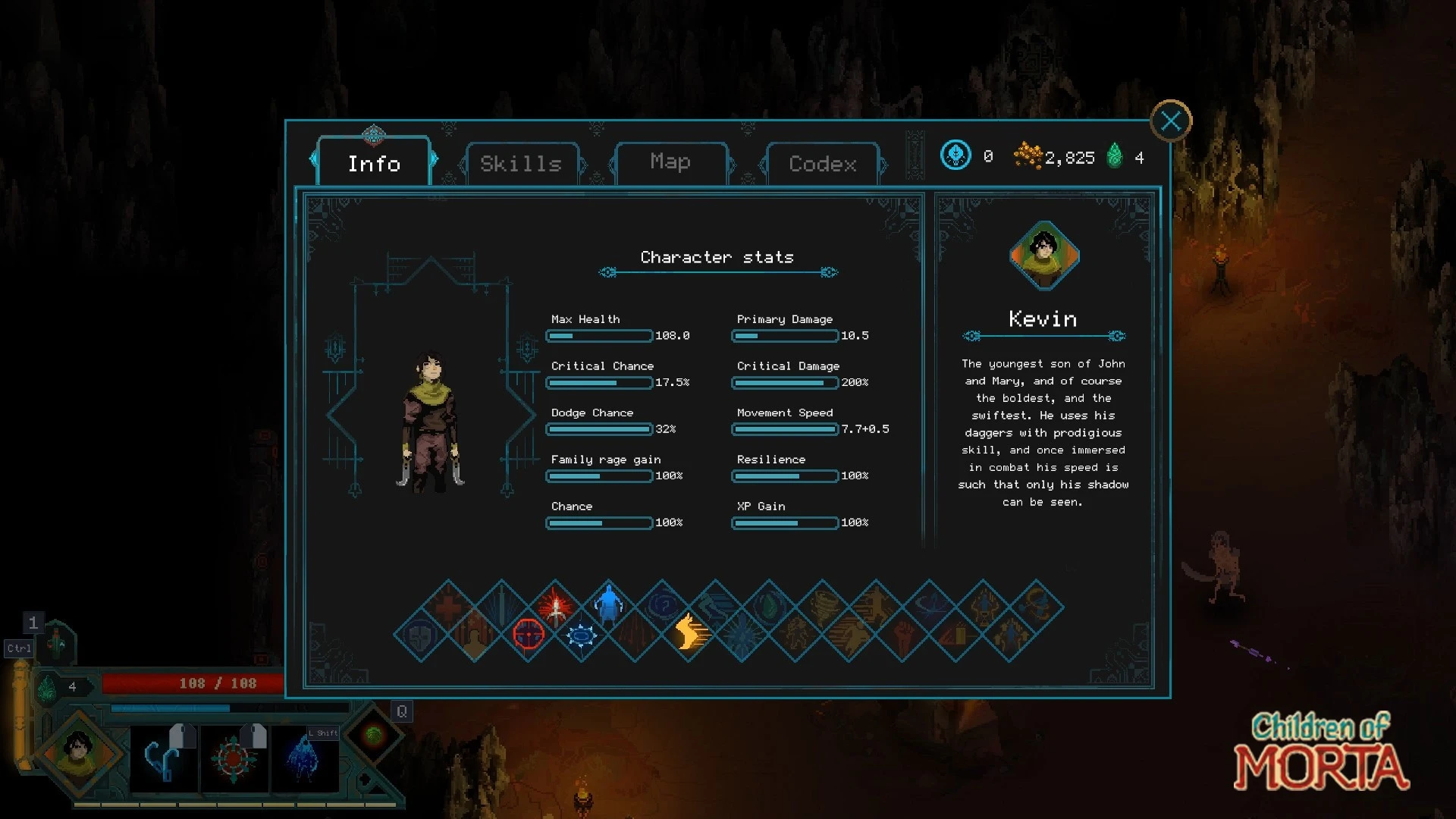The image size is (1456, 819).
Task: Select the blue spiked ring trait icon
Action: [582, 634]
